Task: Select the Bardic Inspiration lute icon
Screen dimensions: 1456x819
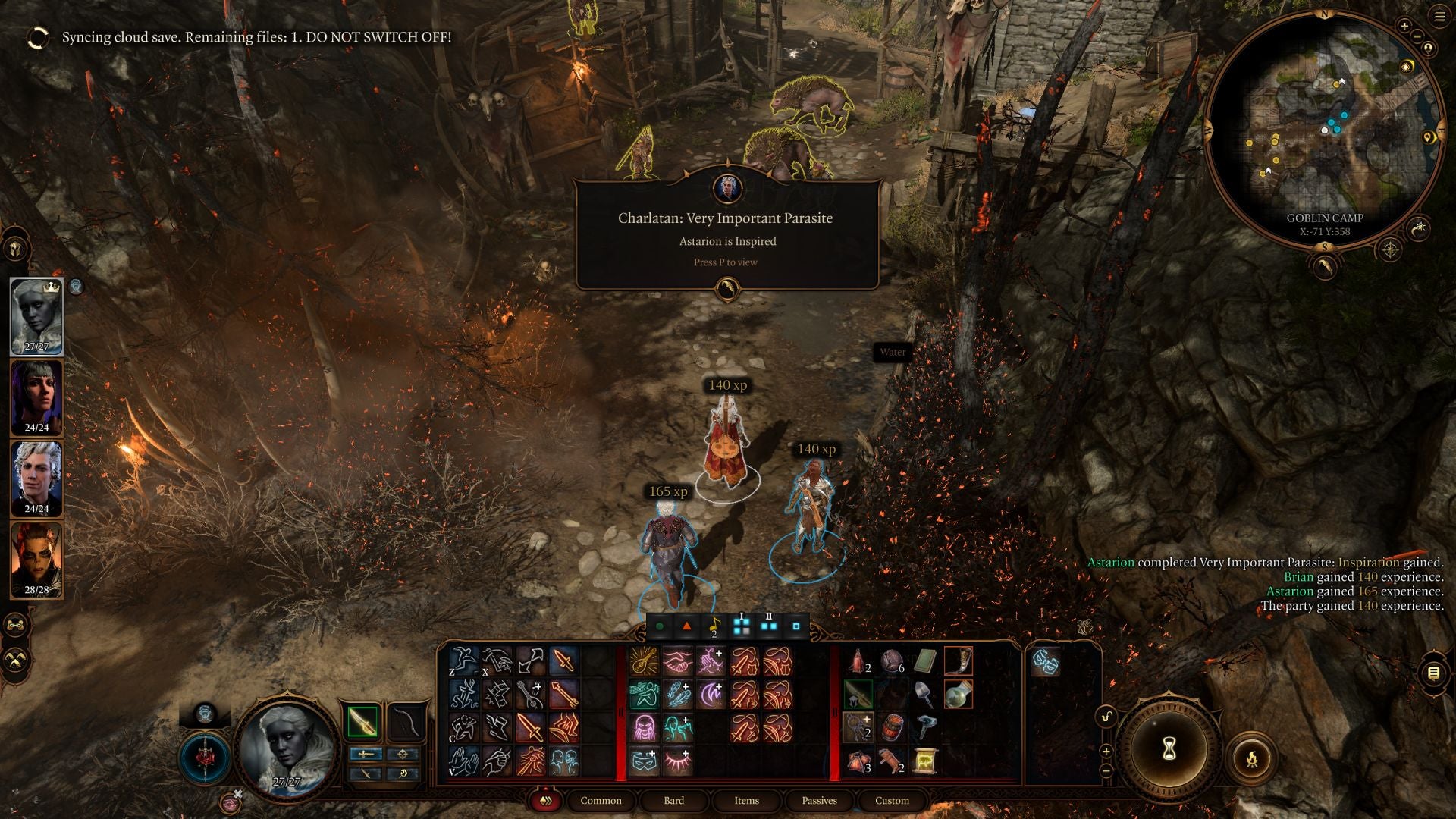Action: click(x=645, y=663)
